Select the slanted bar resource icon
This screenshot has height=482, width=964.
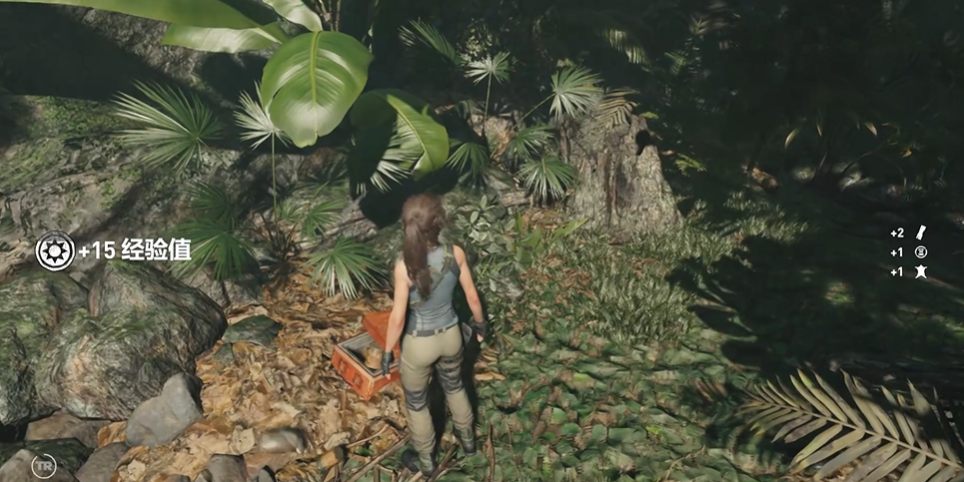click(921, 232)
